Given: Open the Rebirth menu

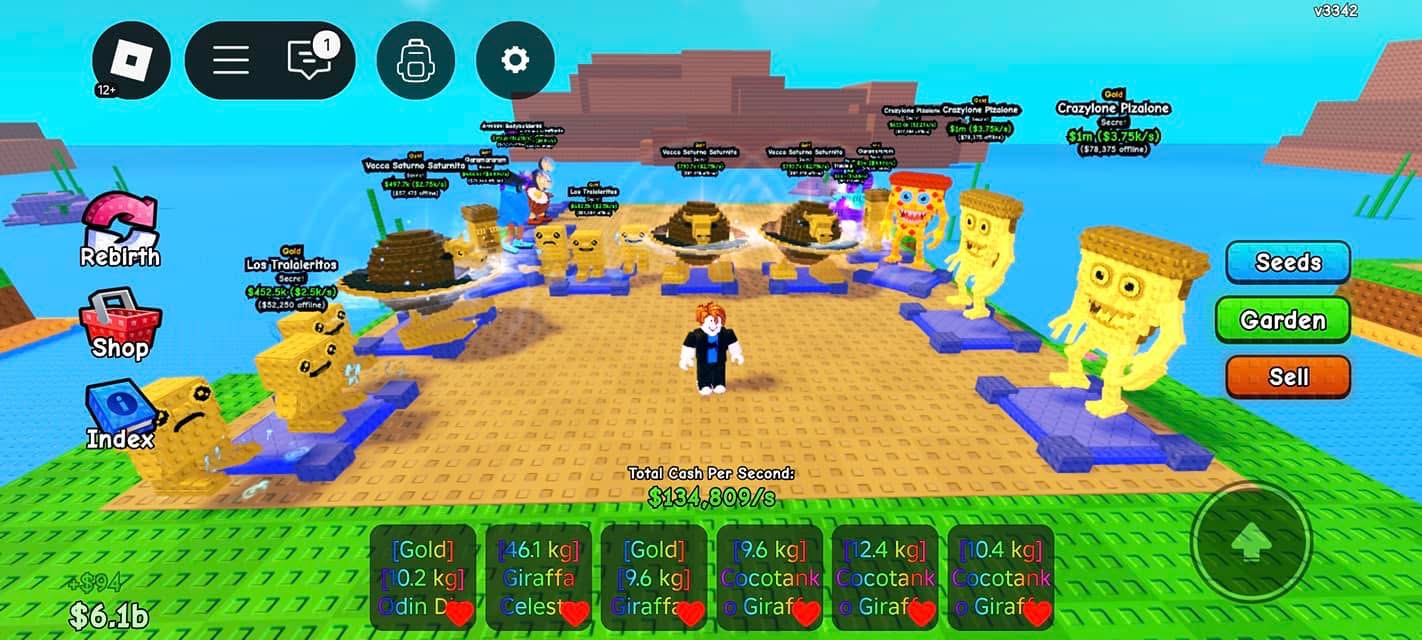Looking at the screenshot, I should tap(119, 230).
